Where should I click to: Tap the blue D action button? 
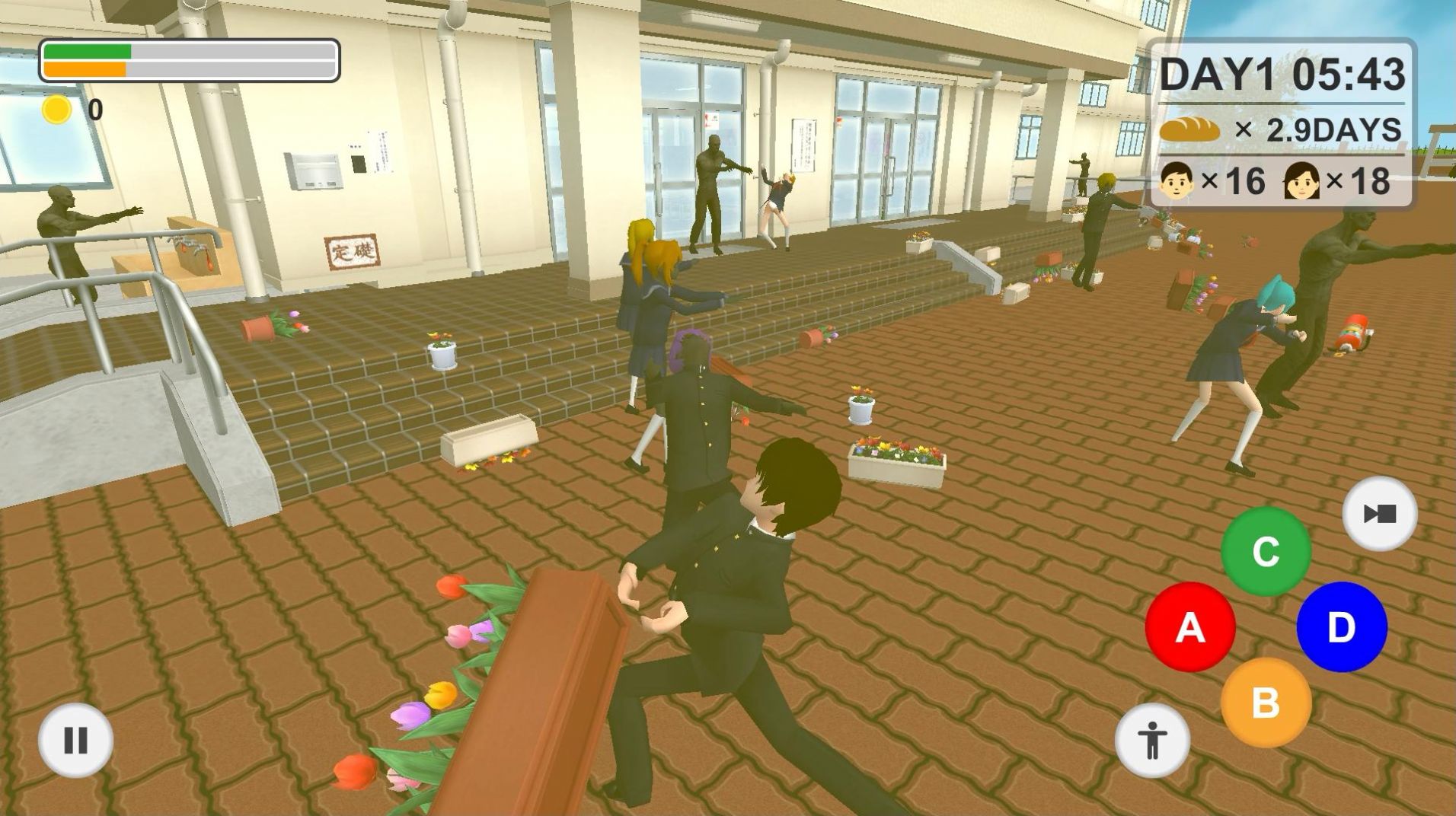[1341, 627]
